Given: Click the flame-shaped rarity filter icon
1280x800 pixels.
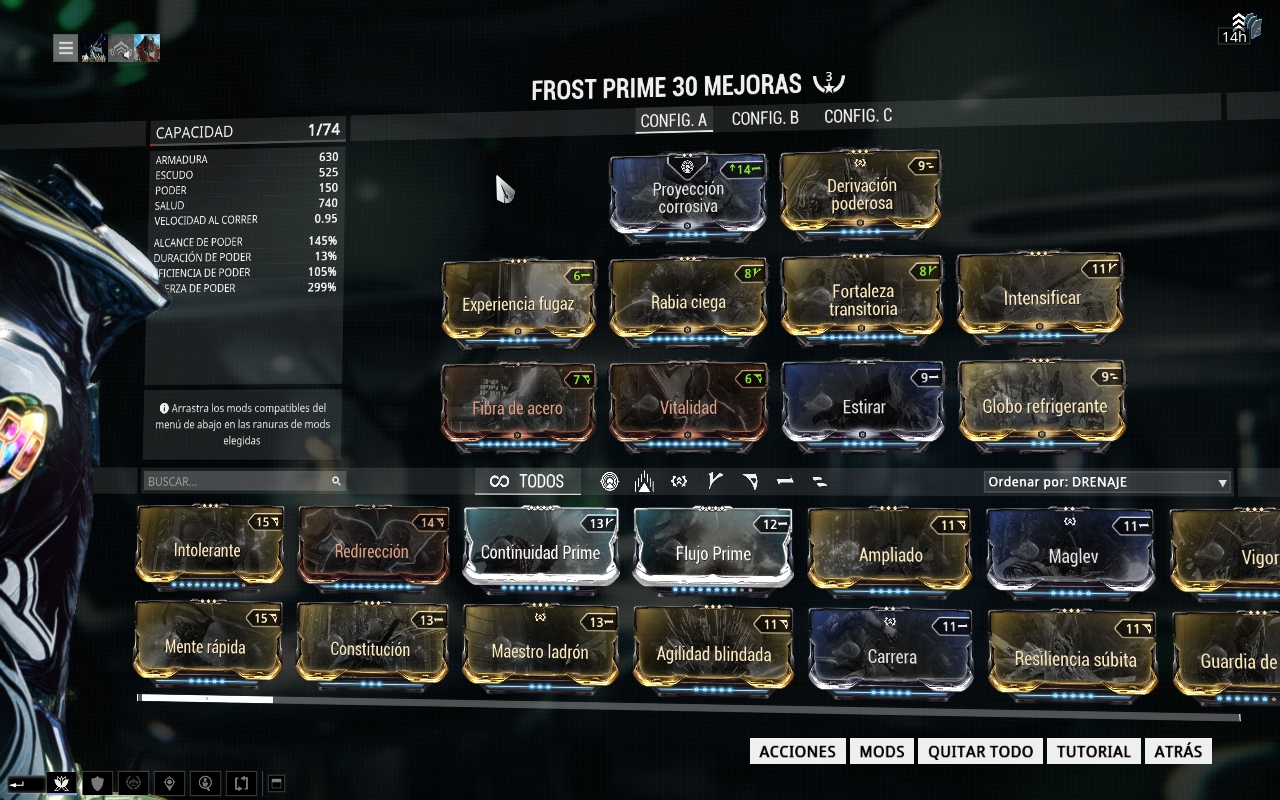Looking at the screenshot, I should [x=644, y=481].
